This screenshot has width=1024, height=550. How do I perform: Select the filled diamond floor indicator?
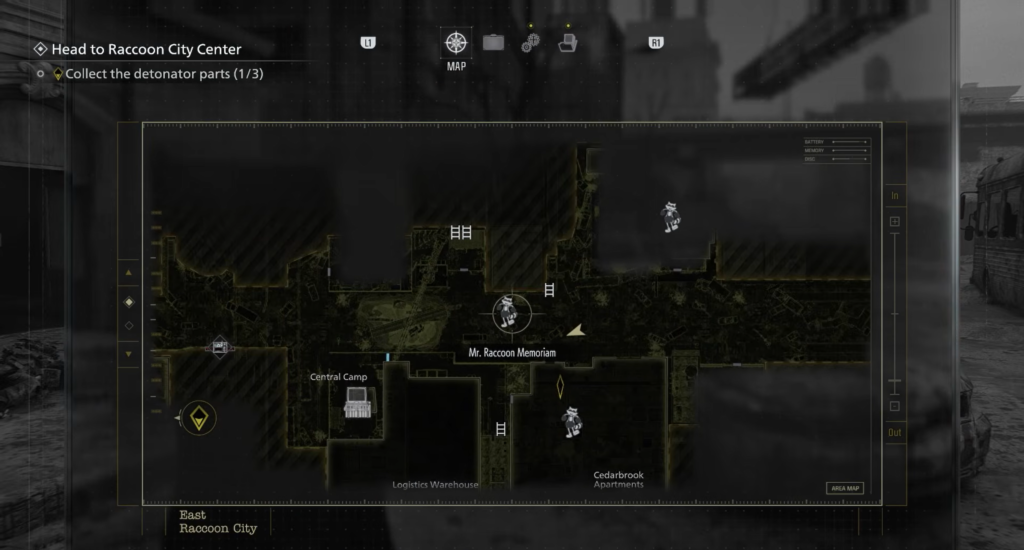click(x=128, y=301)
